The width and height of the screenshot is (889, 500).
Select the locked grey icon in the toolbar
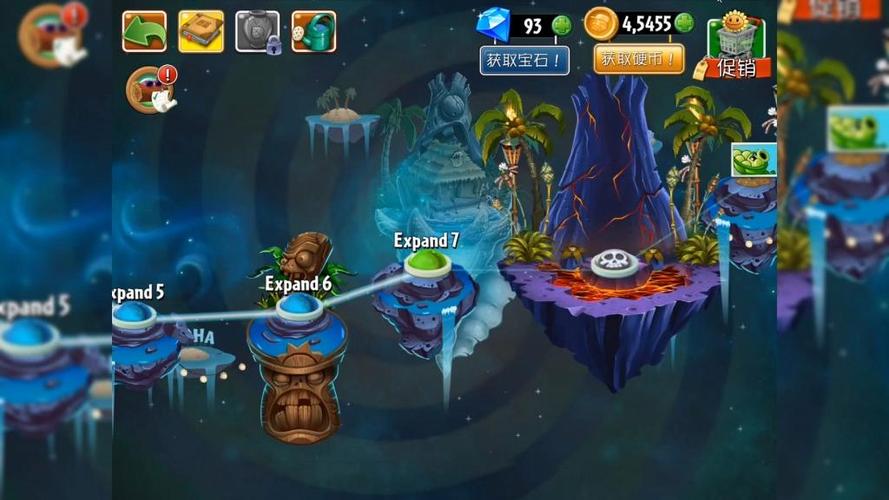tap(257, 31)
